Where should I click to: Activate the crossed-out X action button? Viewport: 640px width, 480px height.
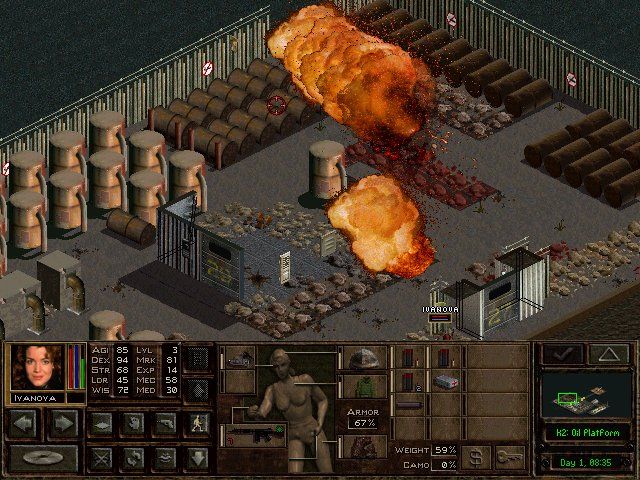pyautogui.click(x=100, y=459)
